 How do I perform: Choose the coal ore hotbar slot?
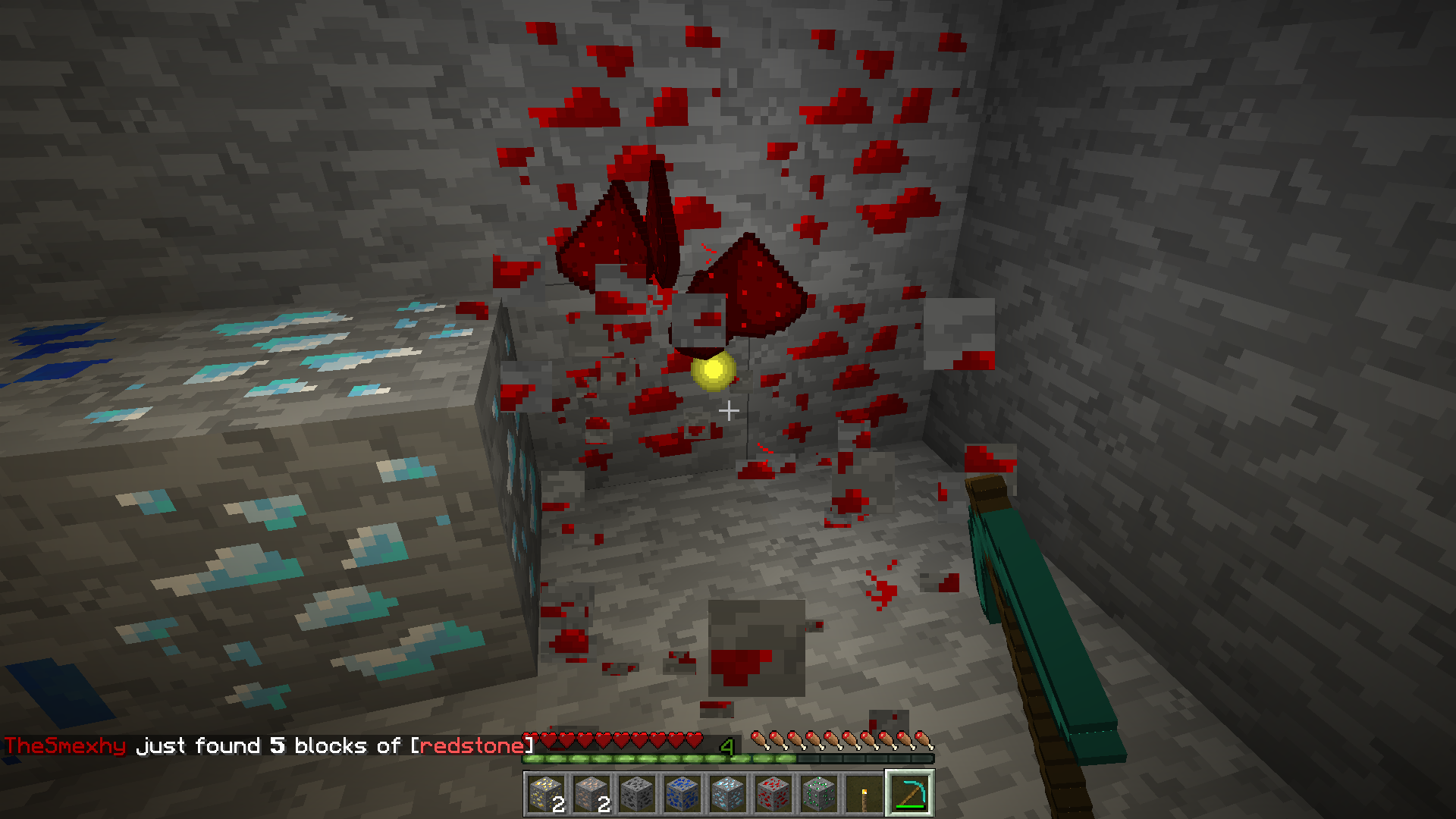tap(637, 793)
